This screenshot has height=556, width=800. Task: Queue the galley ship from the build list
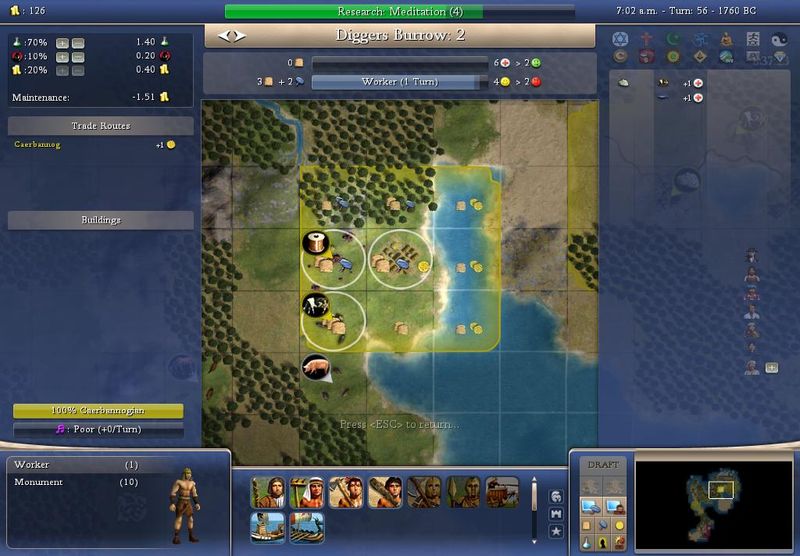(305, 527)
